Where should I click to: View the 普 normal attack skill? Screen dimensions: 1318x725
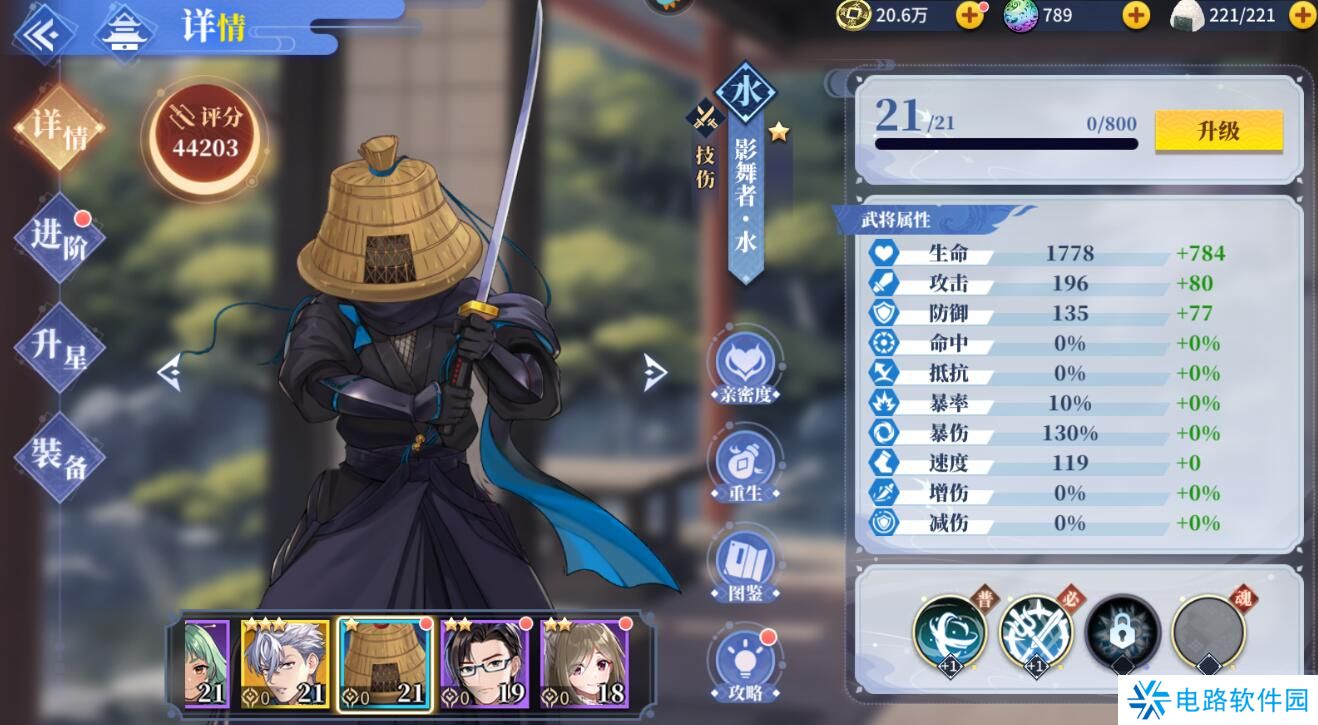949,632
